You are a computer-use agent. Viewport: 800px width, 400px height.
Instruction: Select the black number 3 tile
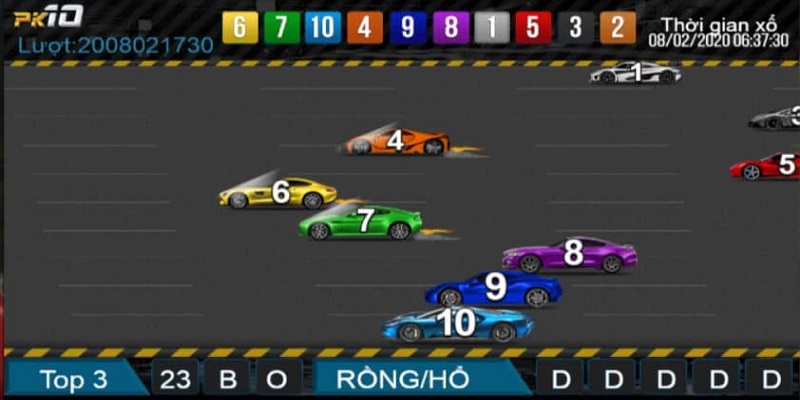click(575, 27)
